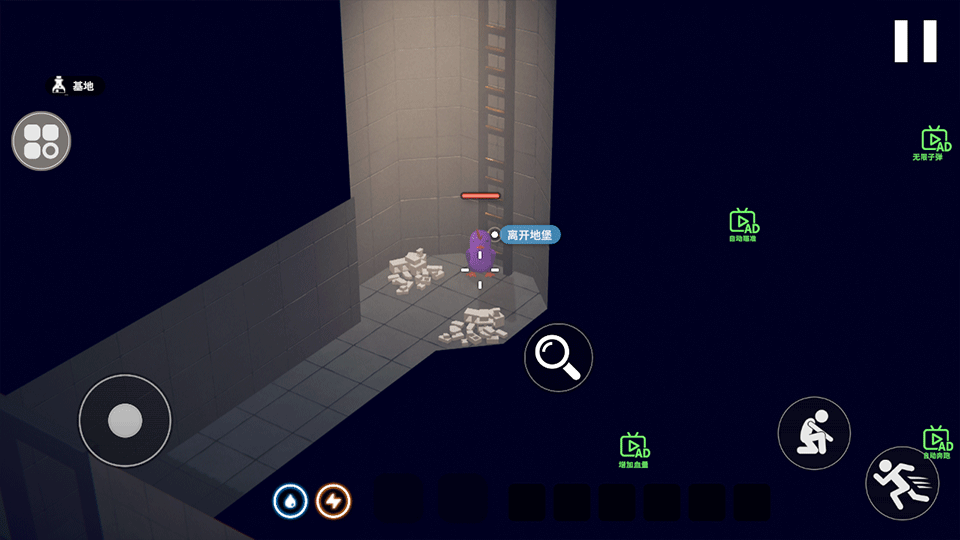Tap the orange lightning bolt icon
Screen dimensions: 960x540
tap(333, 501)
